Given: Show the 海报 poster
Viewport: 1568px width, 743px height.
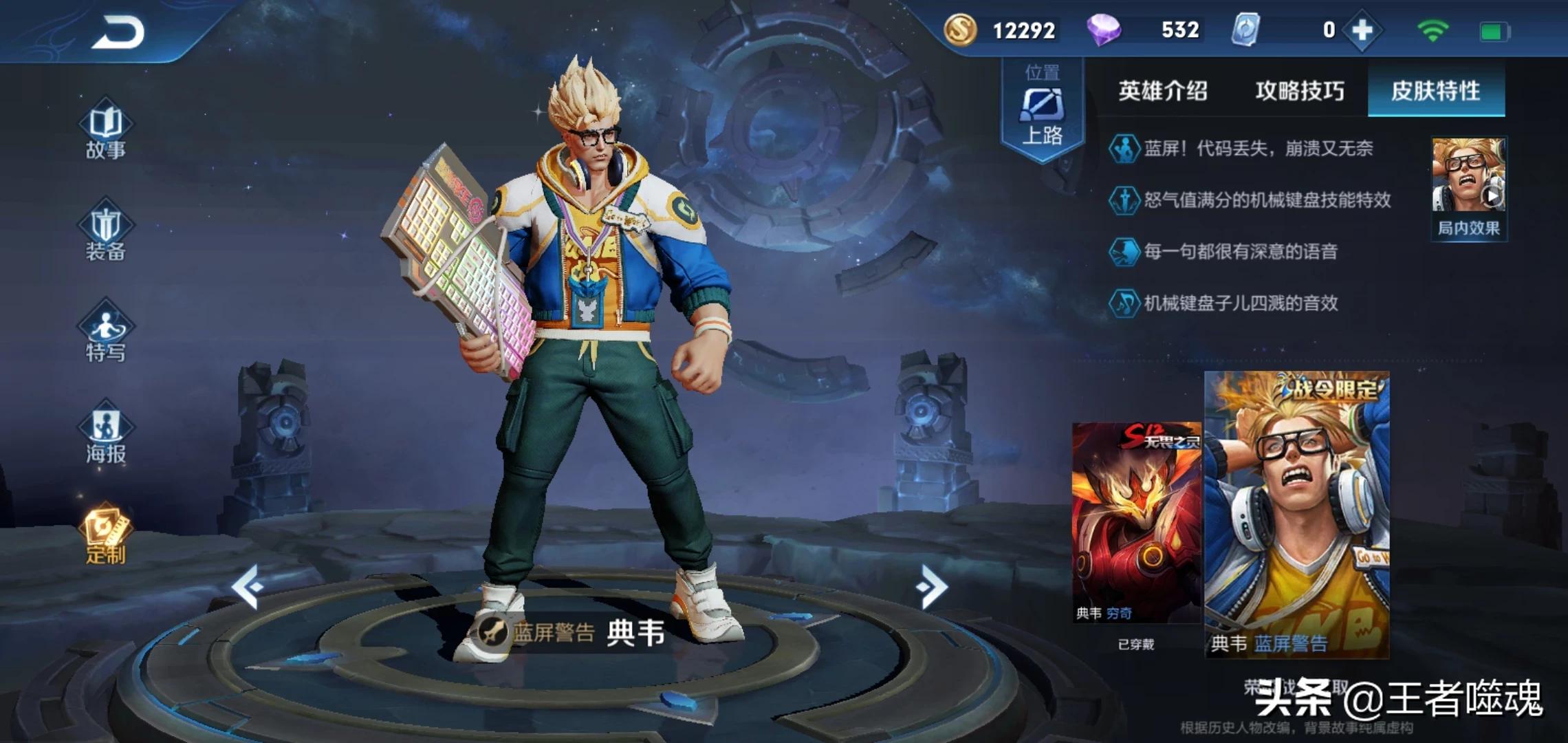Looking at the screenshot, I should click(106, 434).
